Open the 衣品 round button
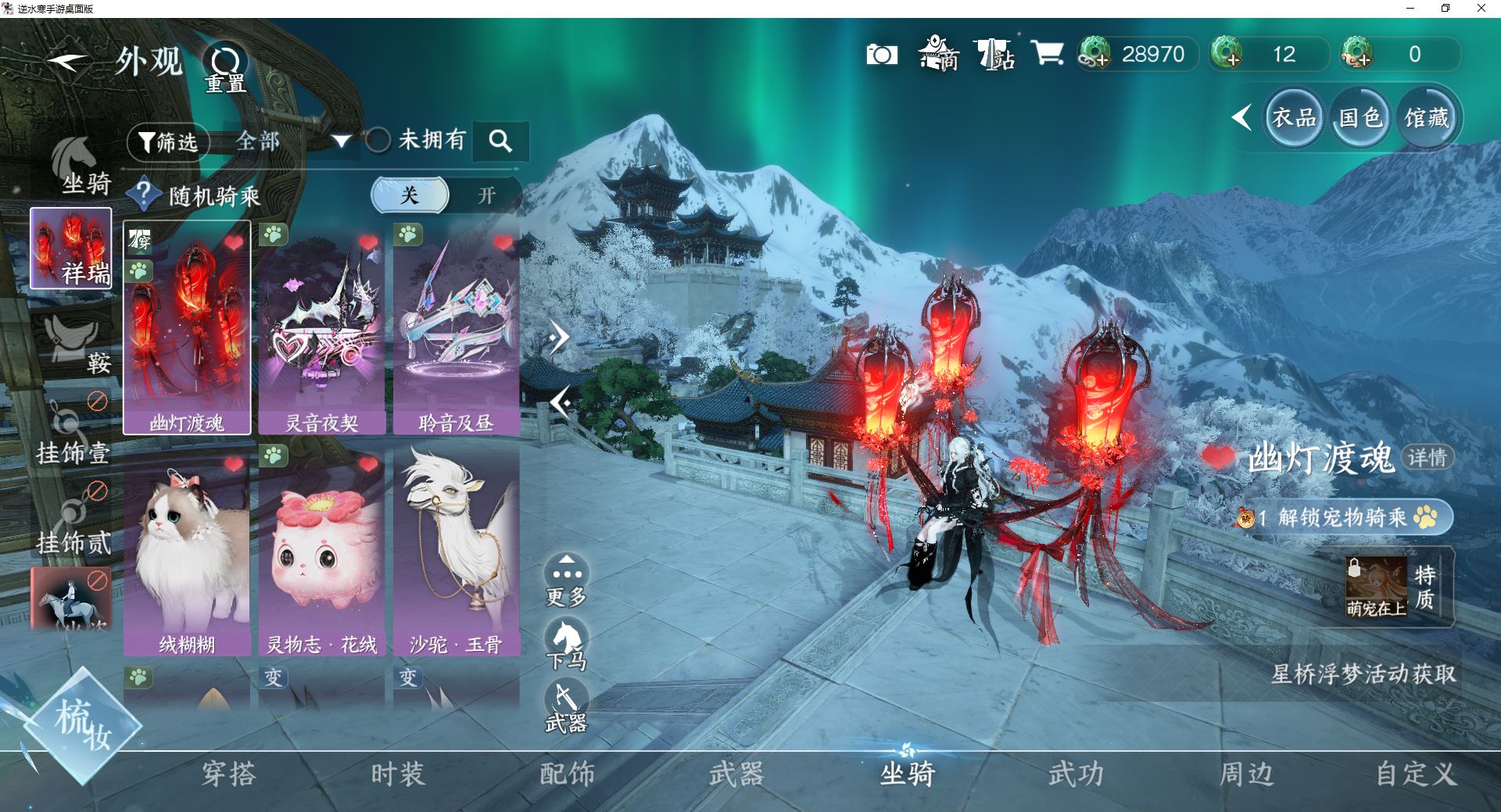Screen dimensions: 1501x812 coord(1294,118)
